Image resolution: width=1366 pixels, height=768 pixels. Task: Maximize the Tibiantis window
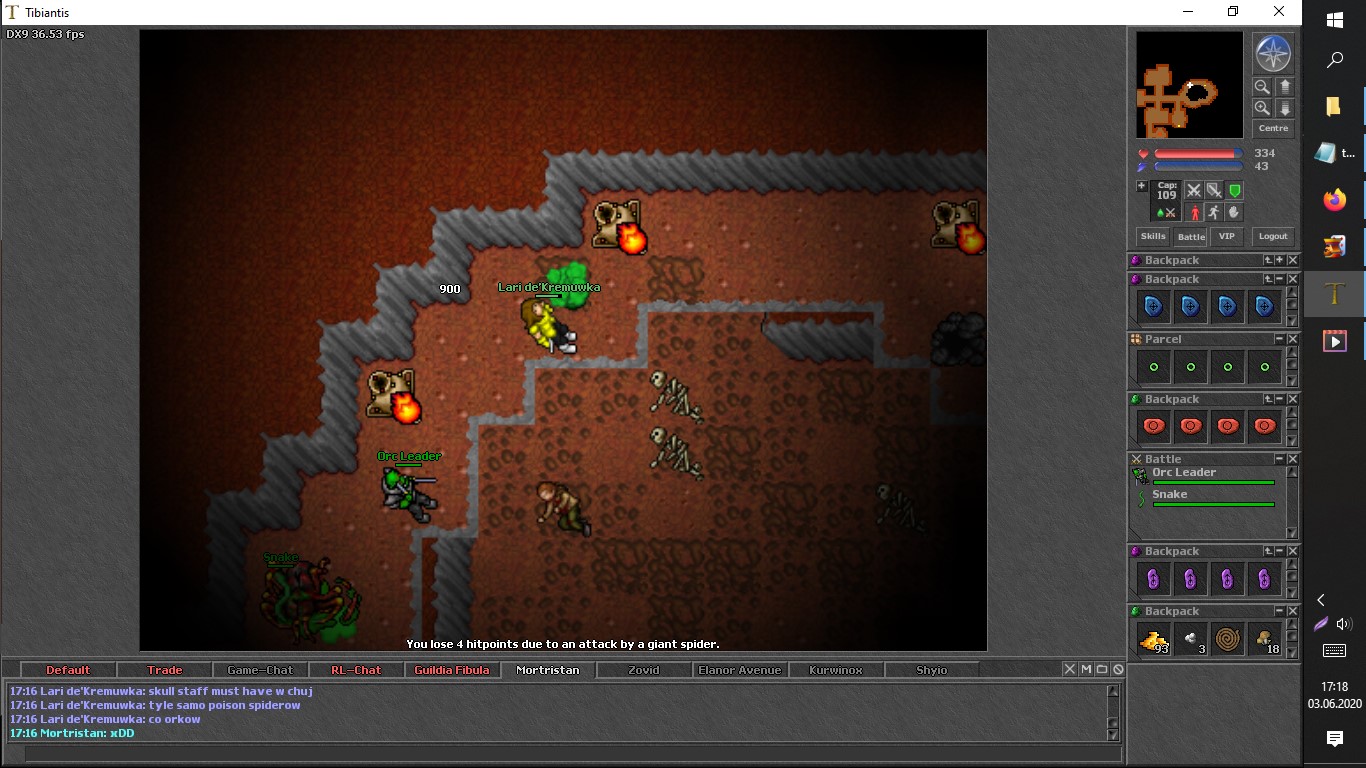1233,12
